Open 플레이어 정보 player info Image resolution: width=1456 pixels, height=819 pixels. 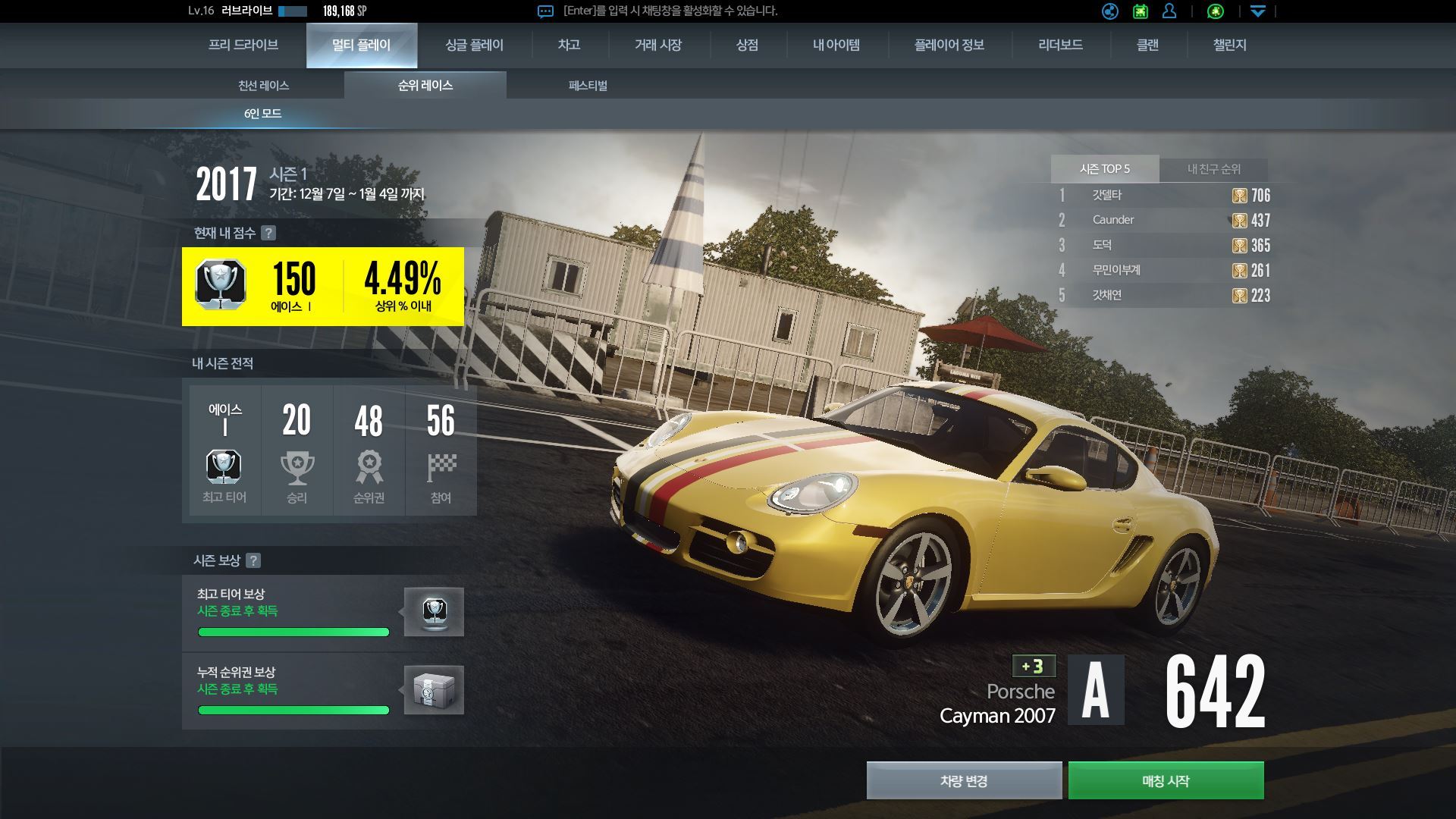(949, 45)
